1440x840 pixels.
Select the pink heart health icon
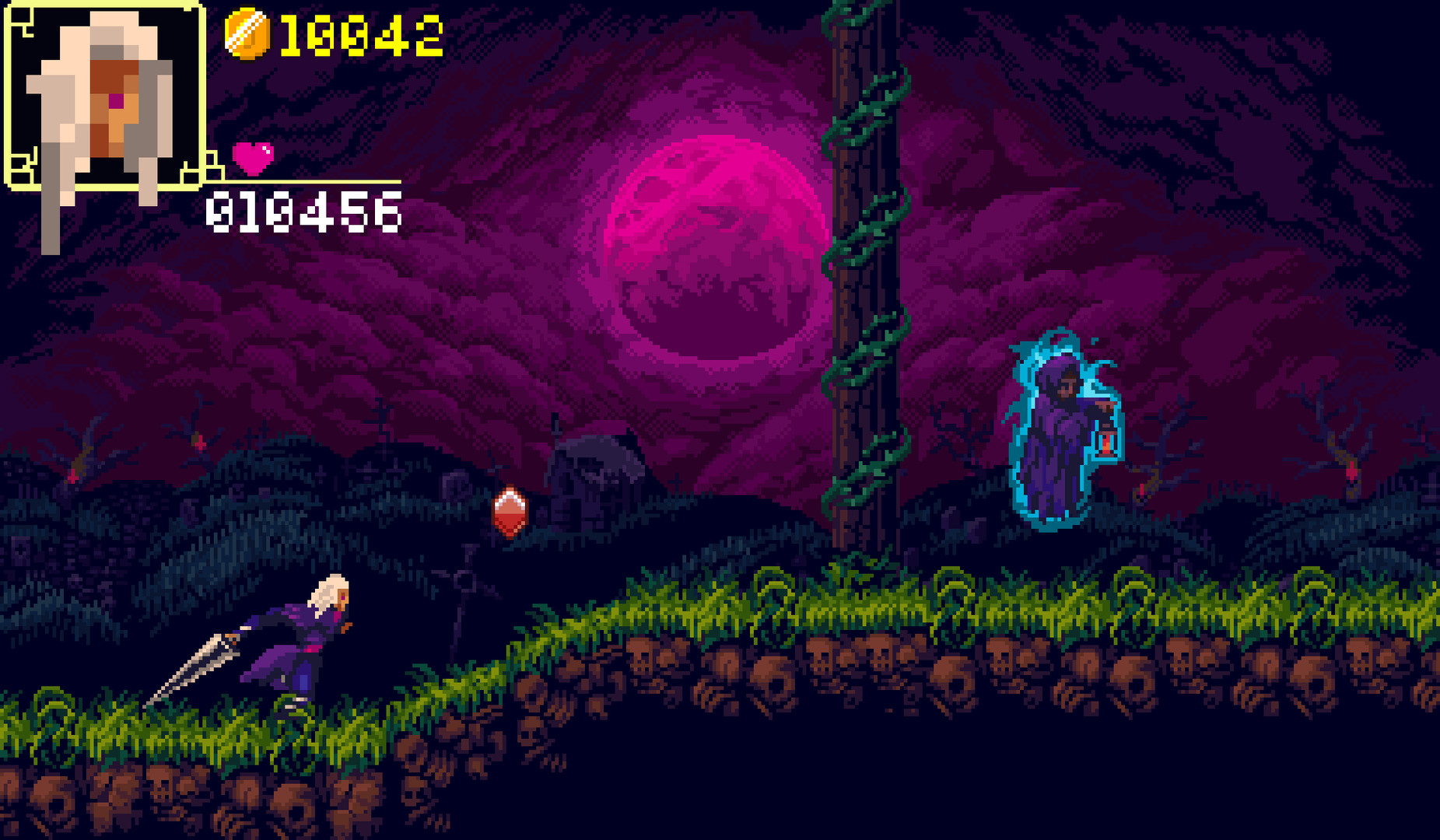click(254, 159)
